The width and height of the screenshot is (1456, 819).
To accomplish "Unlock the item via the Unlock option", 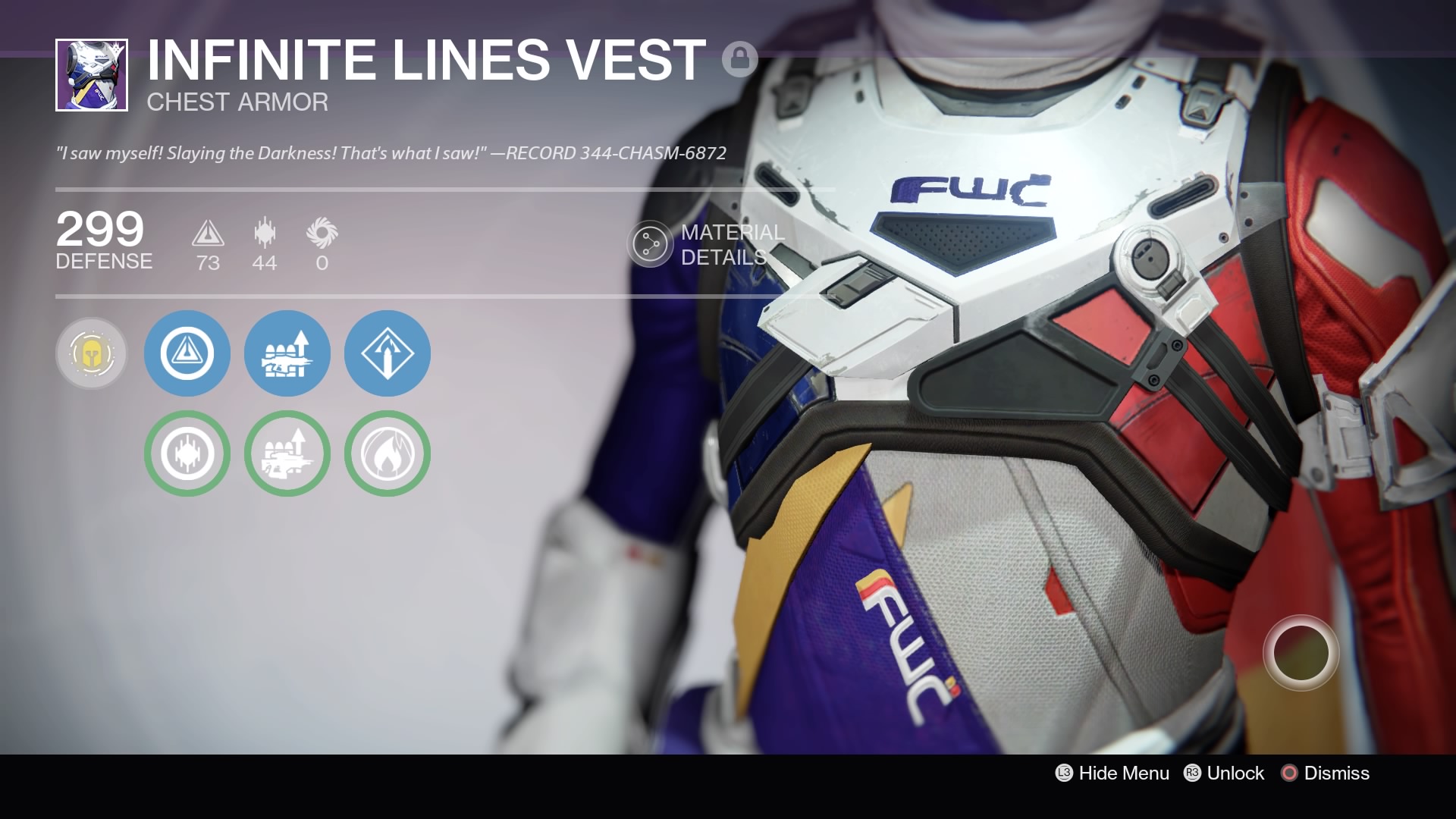I will click(1225, 773).
